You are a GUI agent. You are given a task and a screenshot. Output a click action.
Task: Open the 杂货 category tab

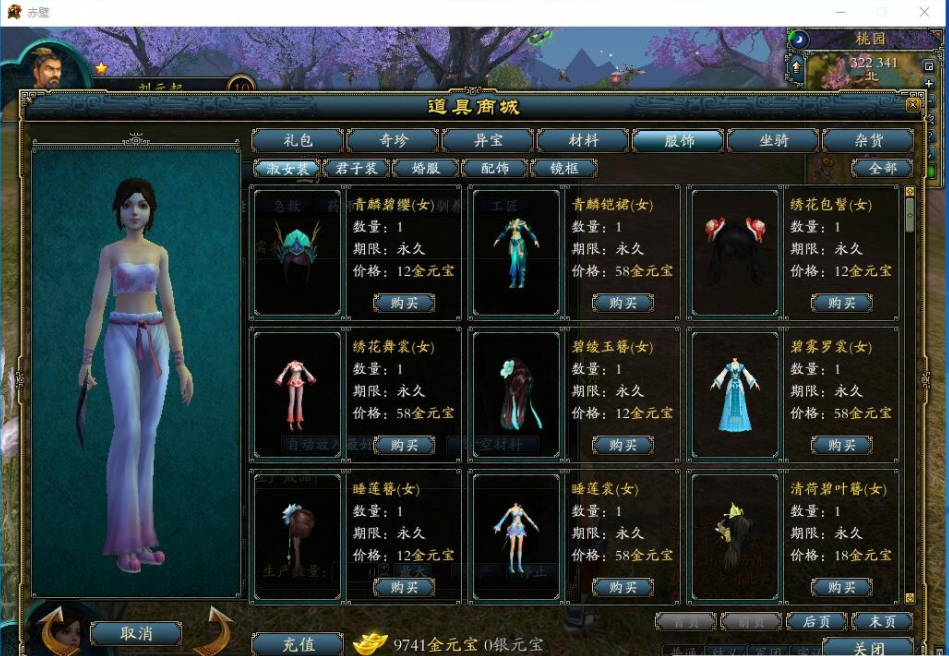(868, 141)
